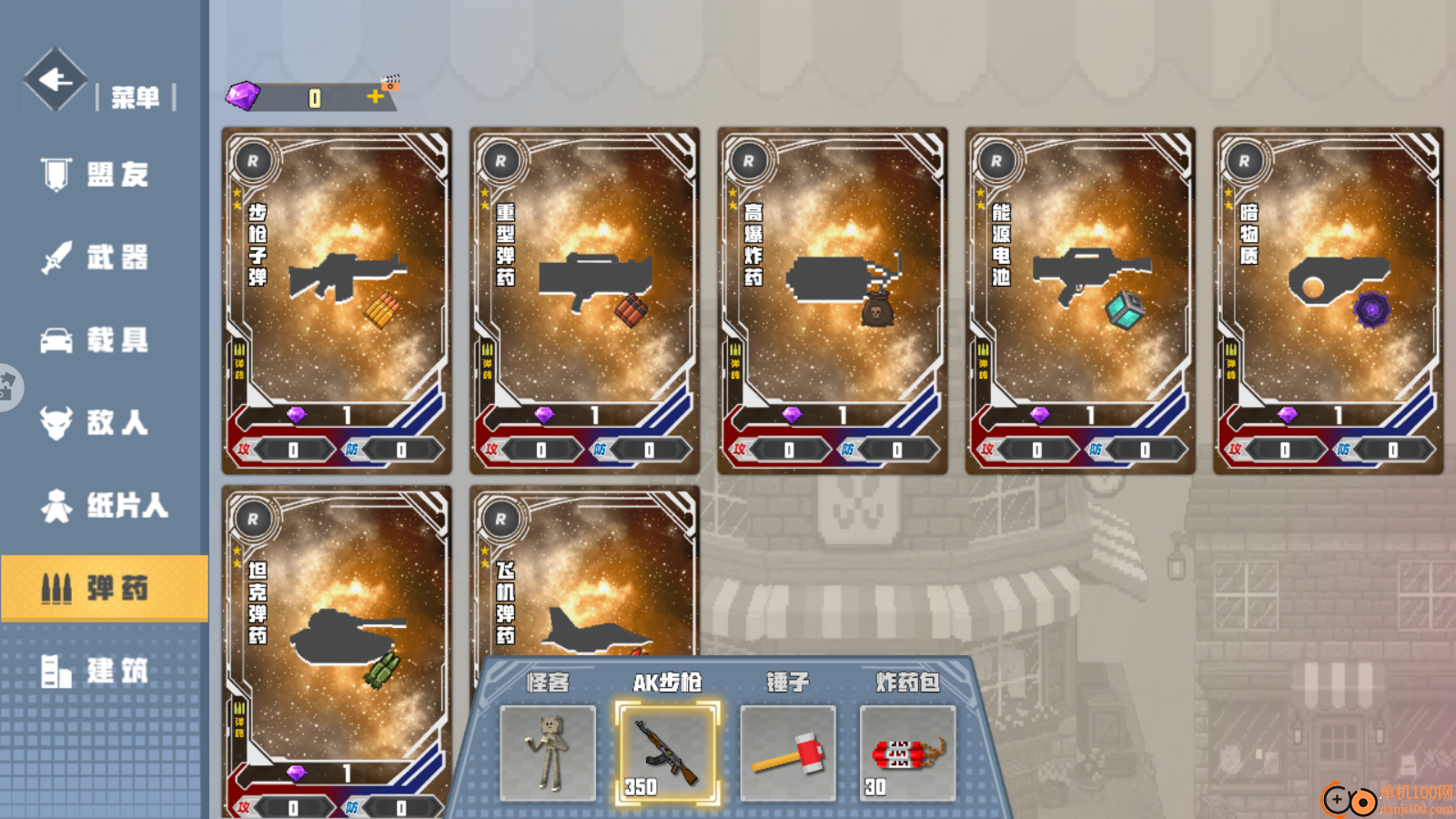Select the 纸片人 category

(104, 505)
